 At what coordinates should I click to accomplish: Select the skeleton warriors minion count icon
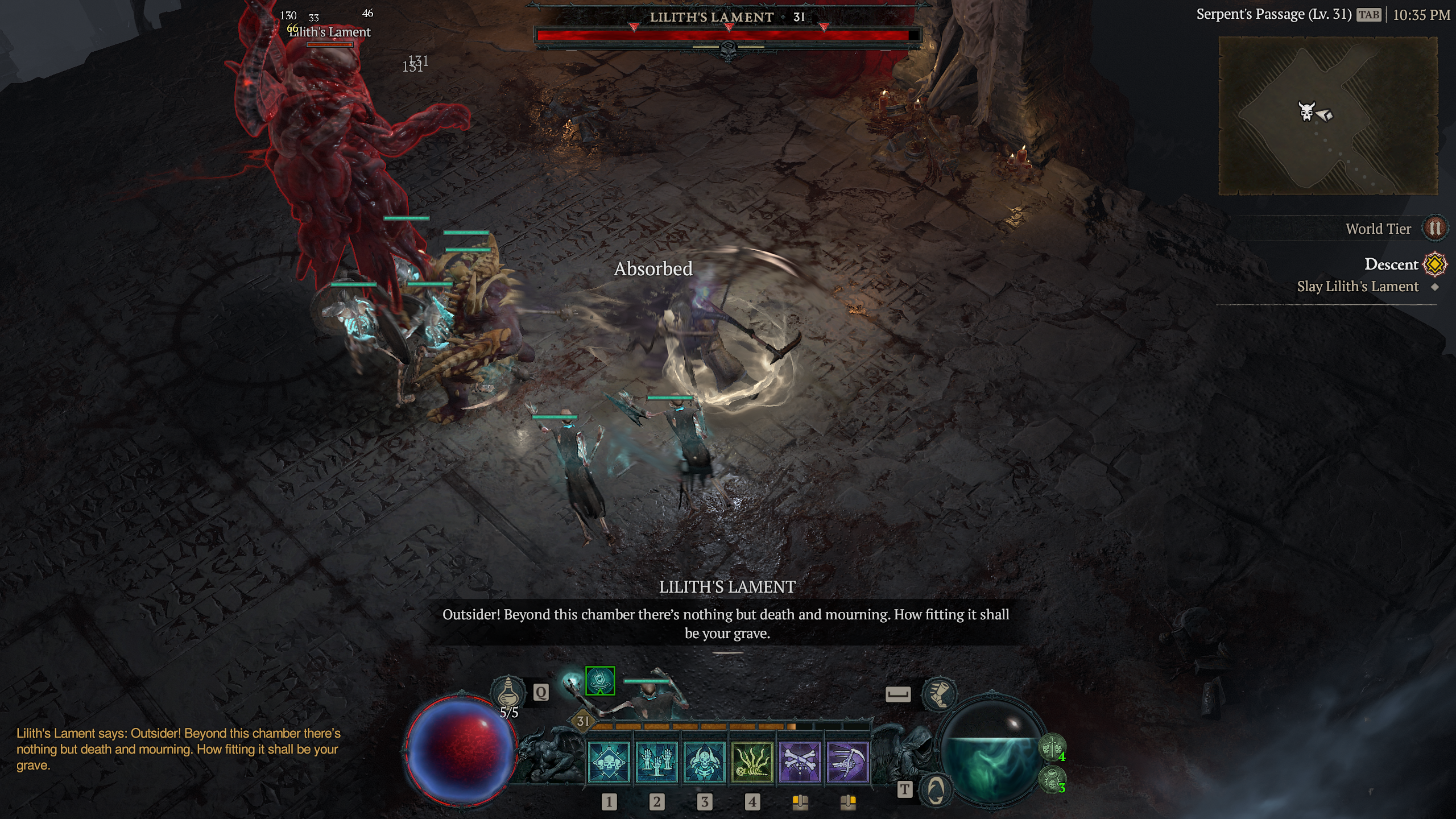coord(1052,747)
